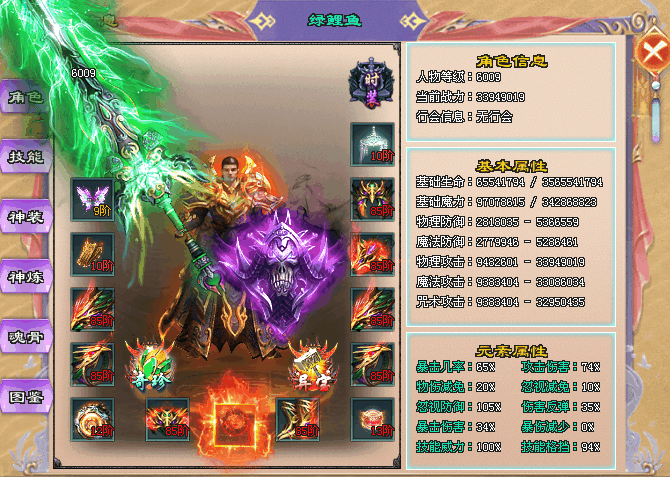Image resolution: width=670 pixels, height=477 pixels.
Task: Select the golden ring slot at bottom left
Action: click(x=92, y=418)
